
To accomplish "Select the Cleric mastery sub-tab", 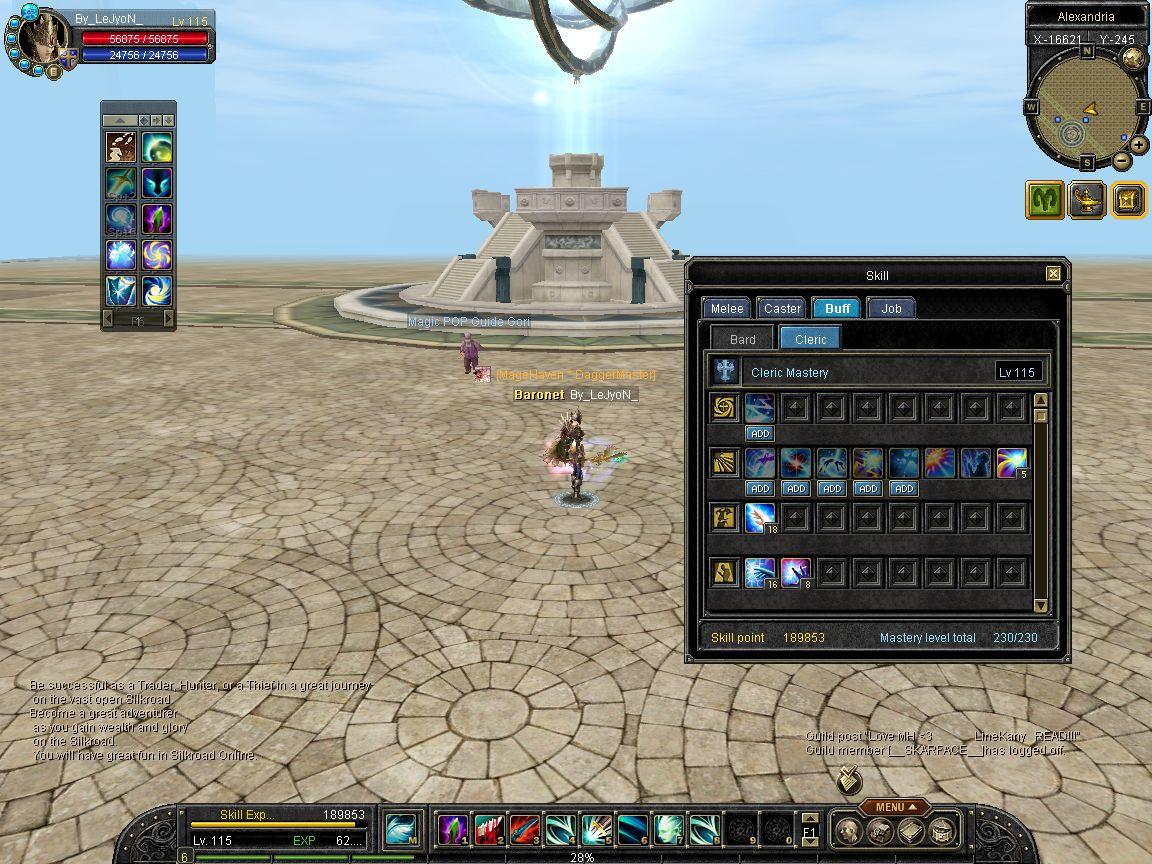I will point(810,339).
